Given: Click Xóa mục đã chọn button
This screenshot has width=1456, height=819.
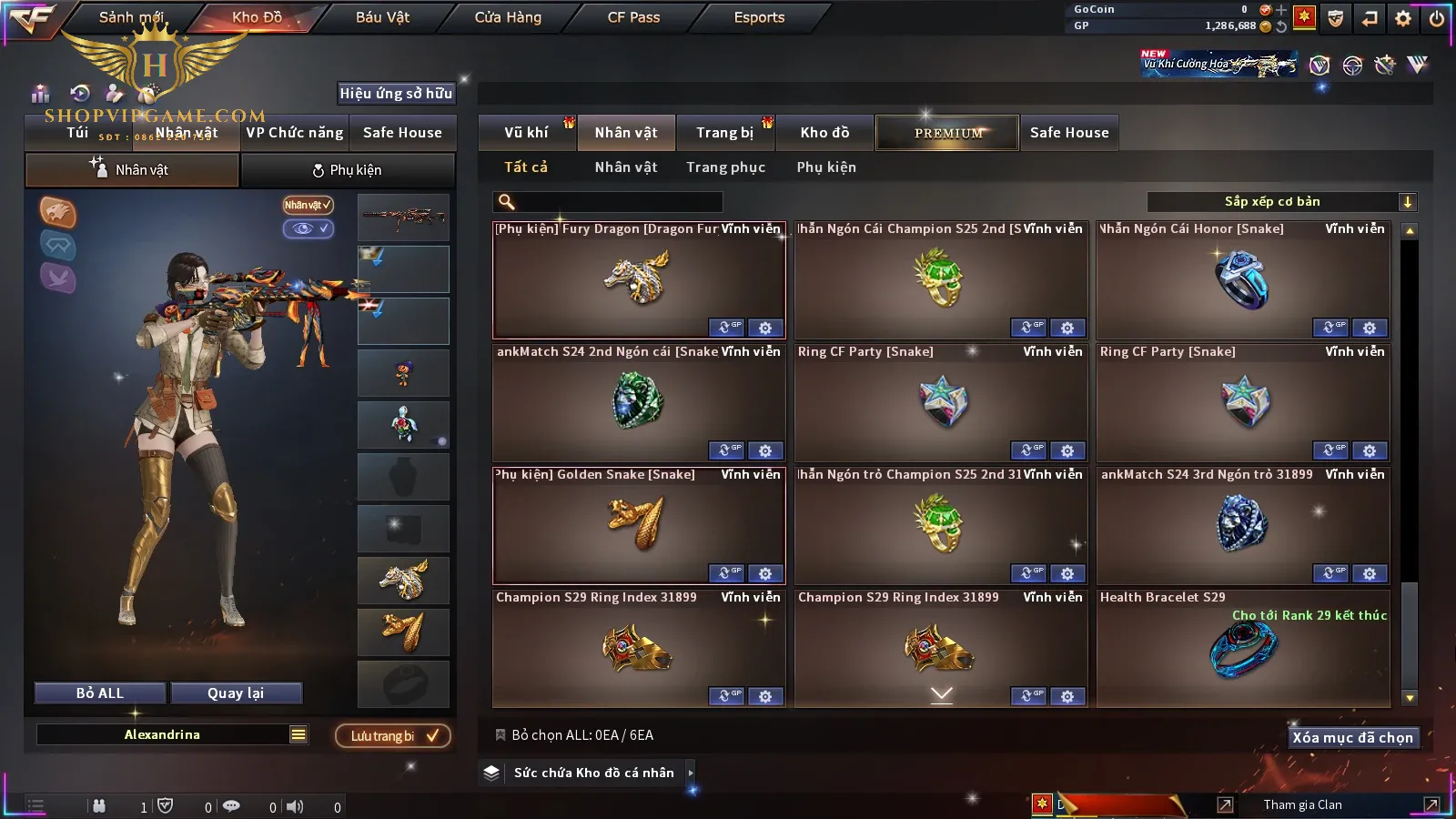Looking at the screenshot, I should pyautogui.click(x=1352, y=738).
